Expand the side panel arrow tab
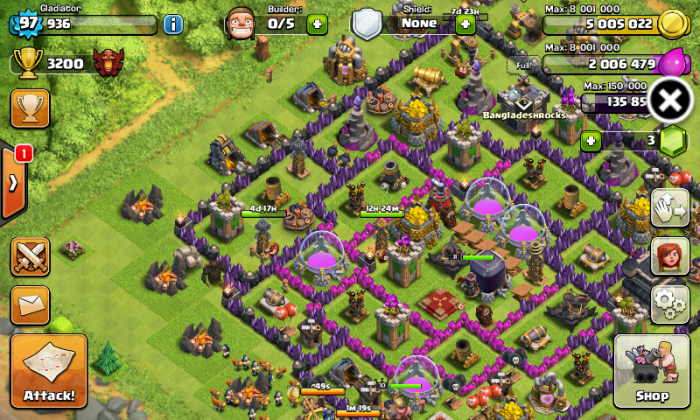Image resolution: width=700 pixels, height=420 pixels. 13,183
